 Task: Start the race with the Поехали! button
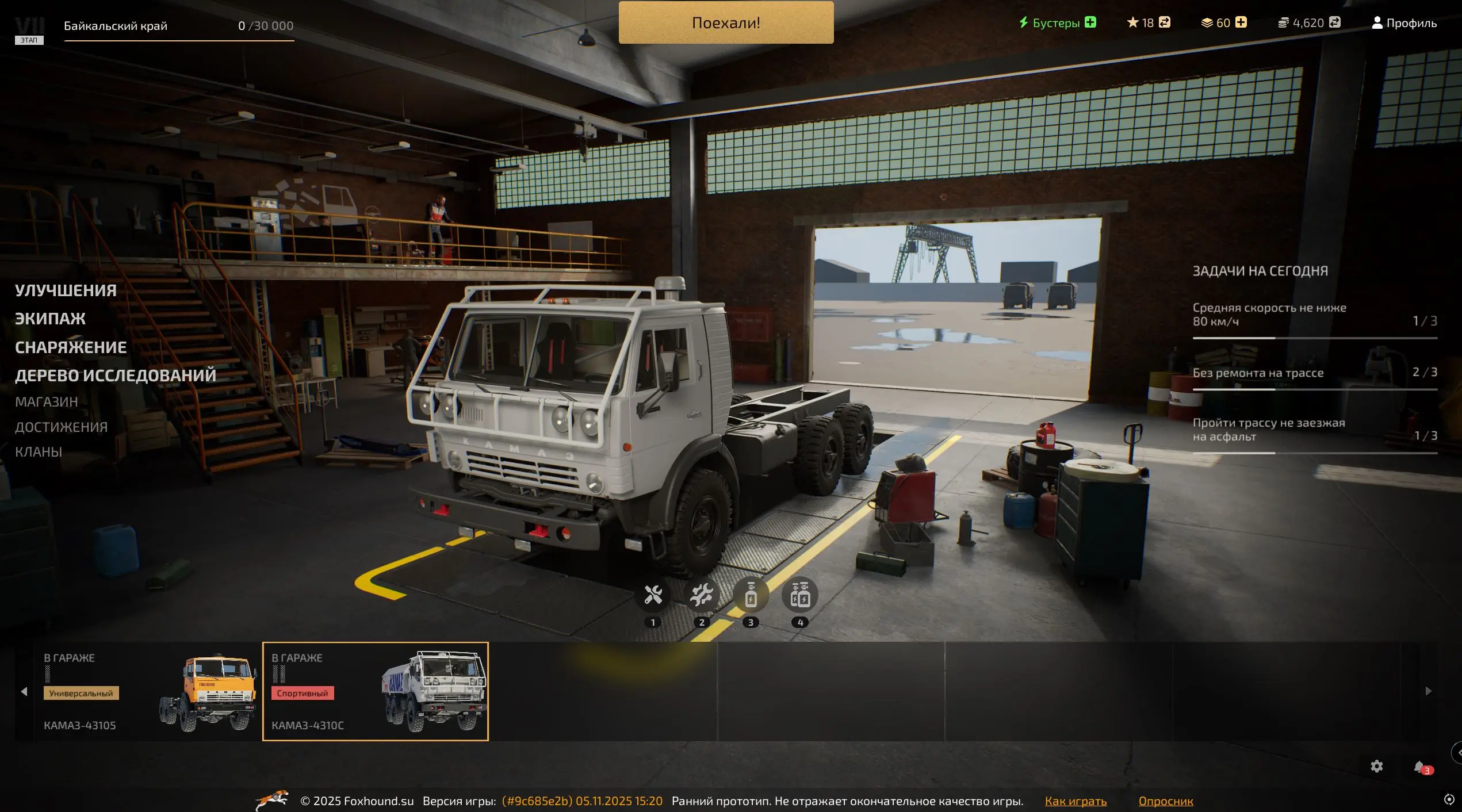pyautogui.click(x=726, y=23)
